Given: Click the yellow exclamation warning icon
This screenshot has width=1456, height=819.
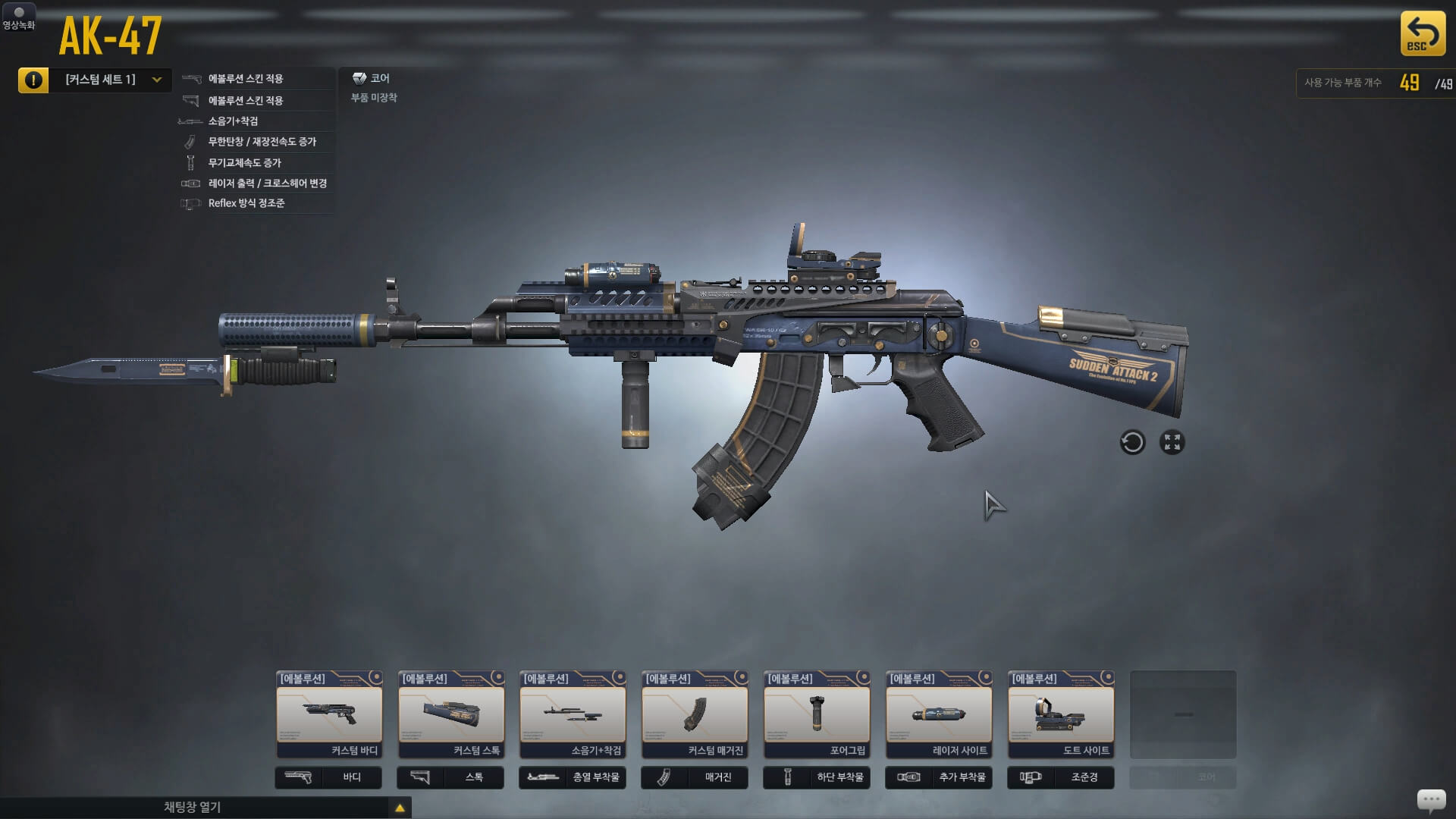Looking at the screenshot, I should 33,80.
